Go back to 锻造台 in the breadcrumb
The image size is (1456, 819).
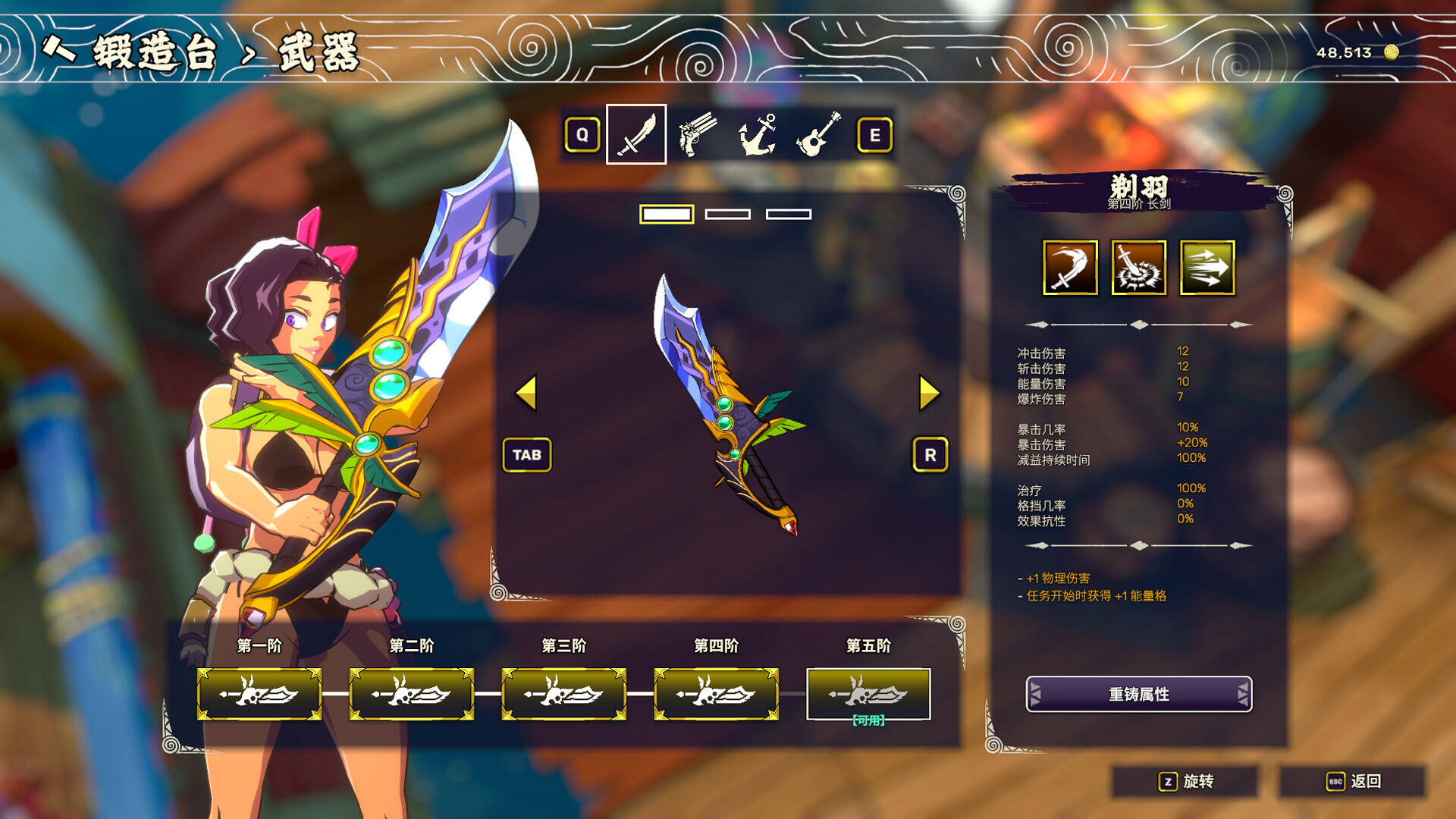tap(155, 53)
